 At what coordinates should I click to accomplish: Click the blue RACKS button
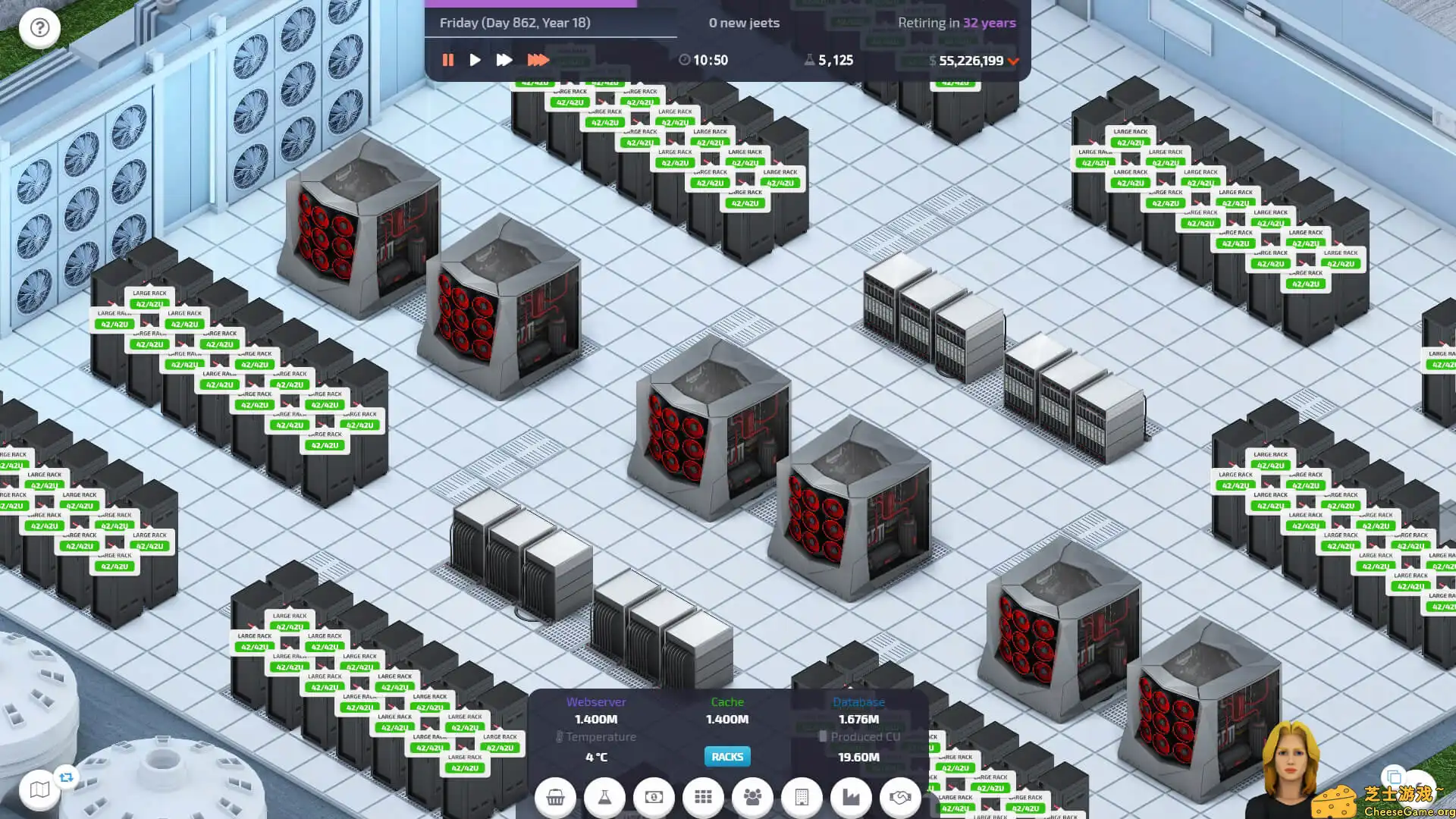coord(727,757)
